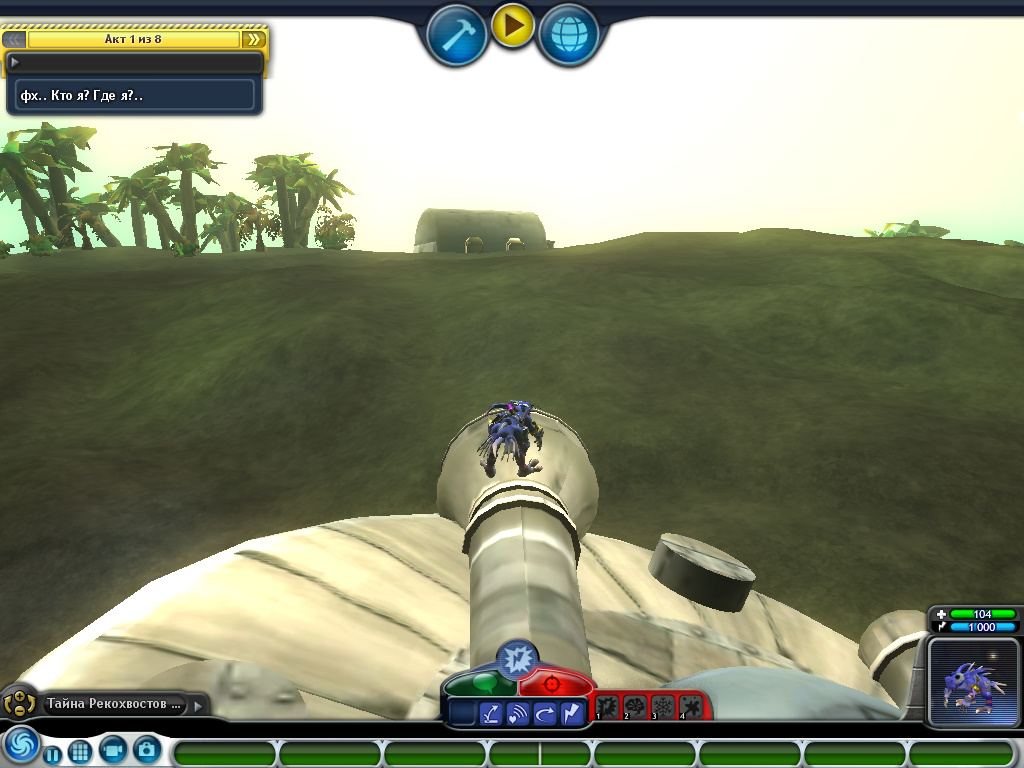This screenshot has width=1024, height=768.
Task: Use combat ability number 1
Action: [607, 707]
